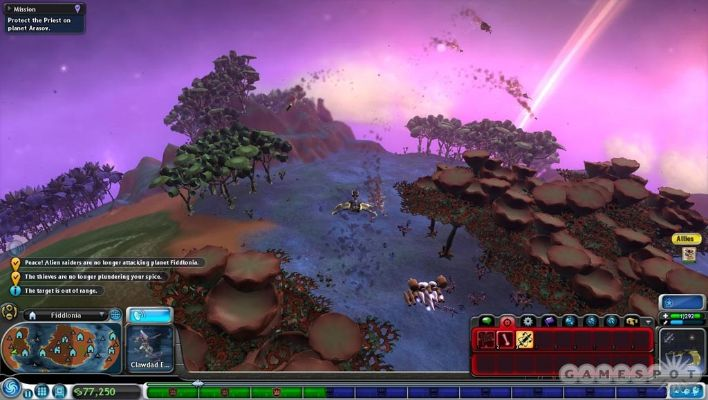Activate the blue communication button
708x400 pixels.
151,314
